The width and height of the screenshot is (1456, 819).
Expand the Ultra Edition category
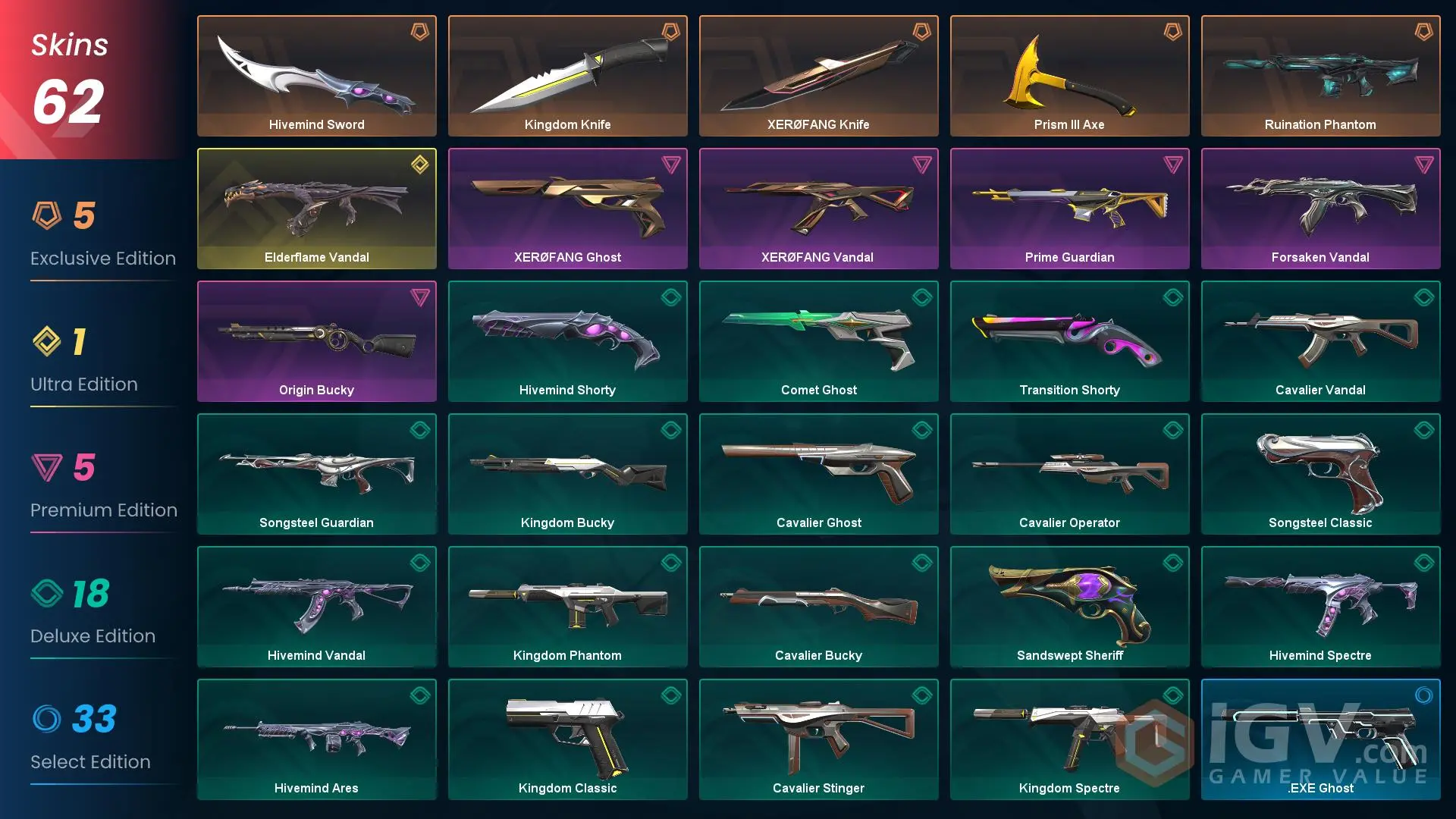(x=83, y=362)
